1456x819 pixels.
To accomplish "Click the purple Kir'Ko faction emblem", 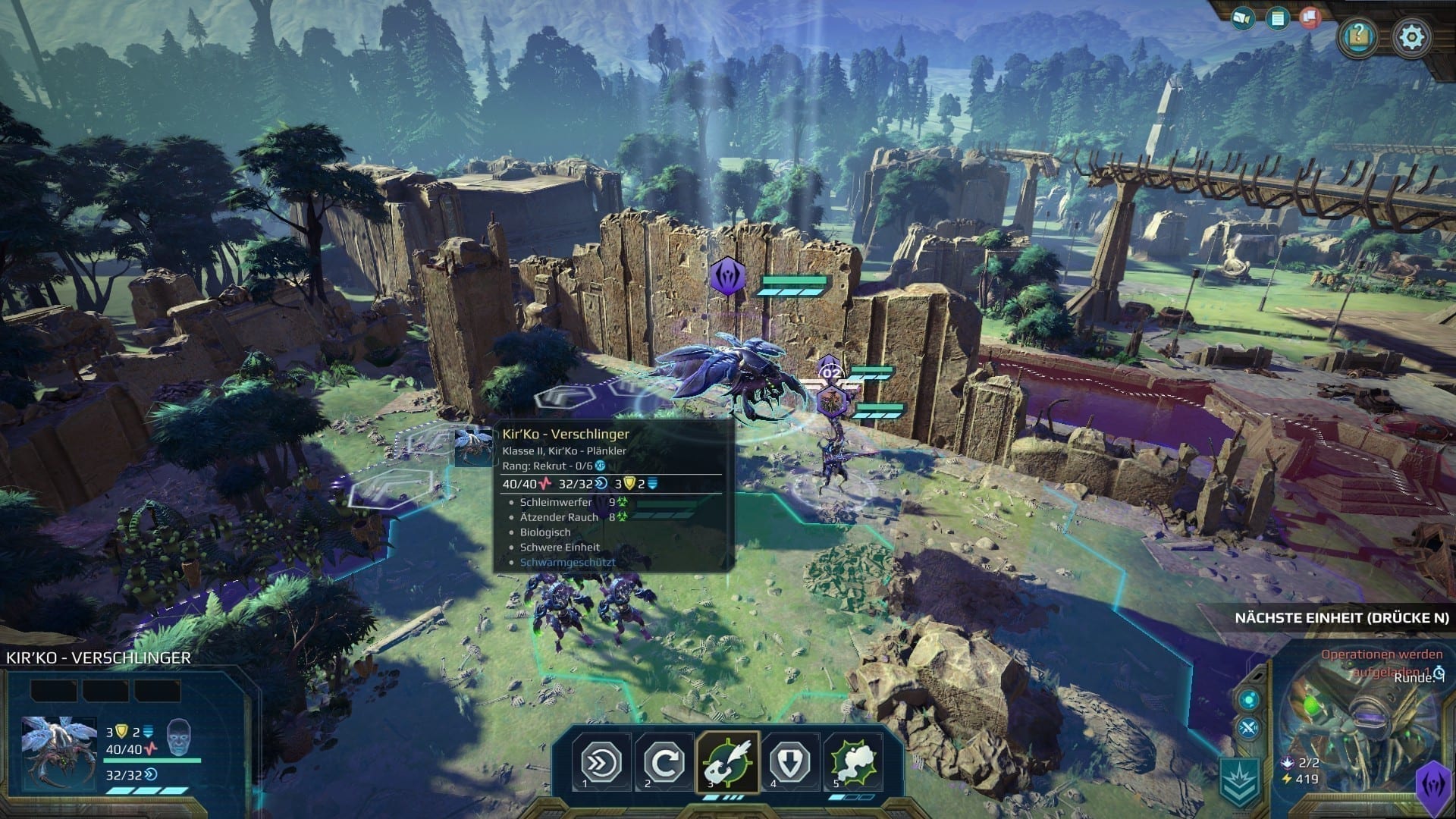I will 1434,786.
